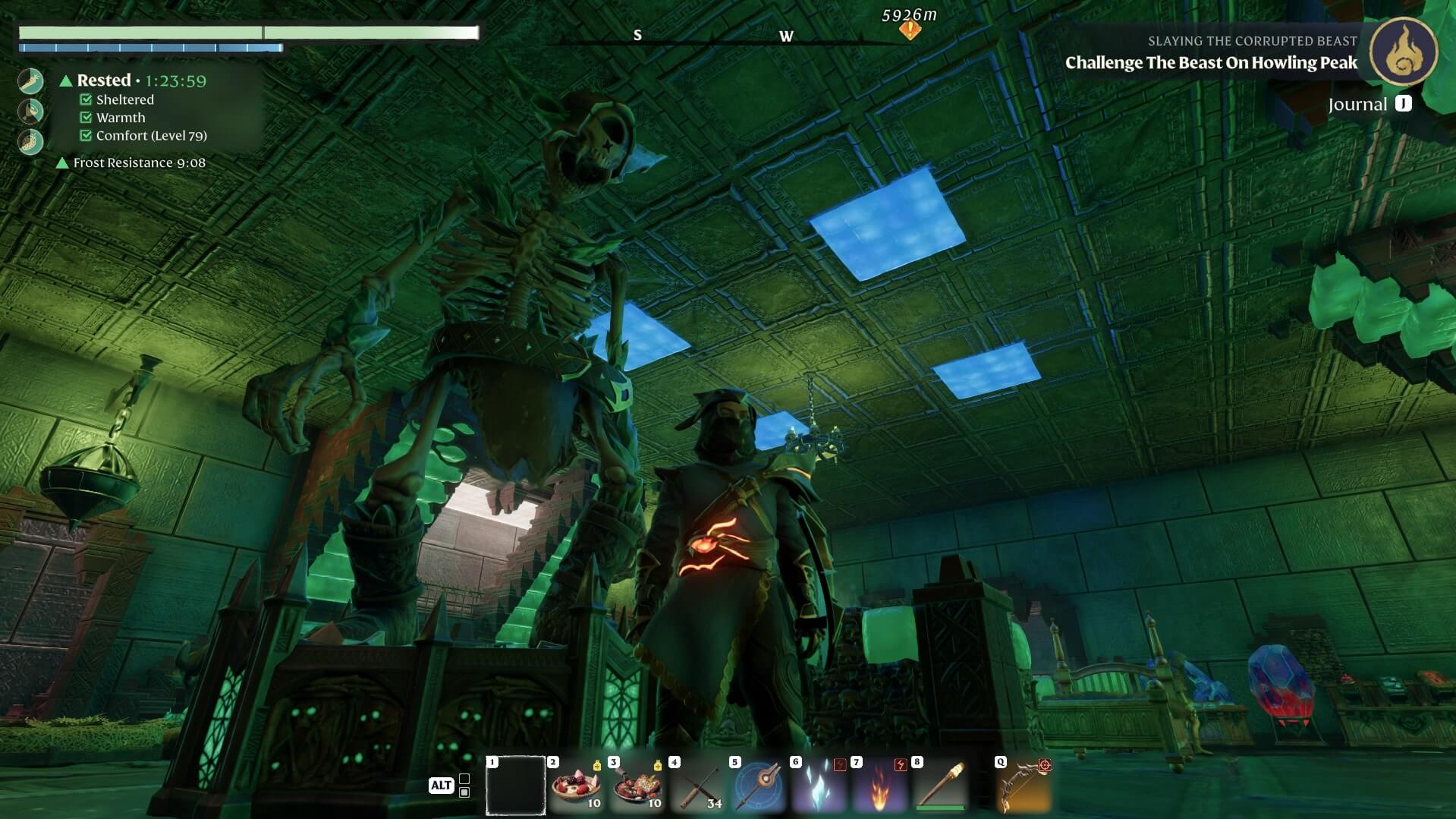Select the berry bowl food slot
The height and width of the screenshot is (819, 1456).
(576, 786)
